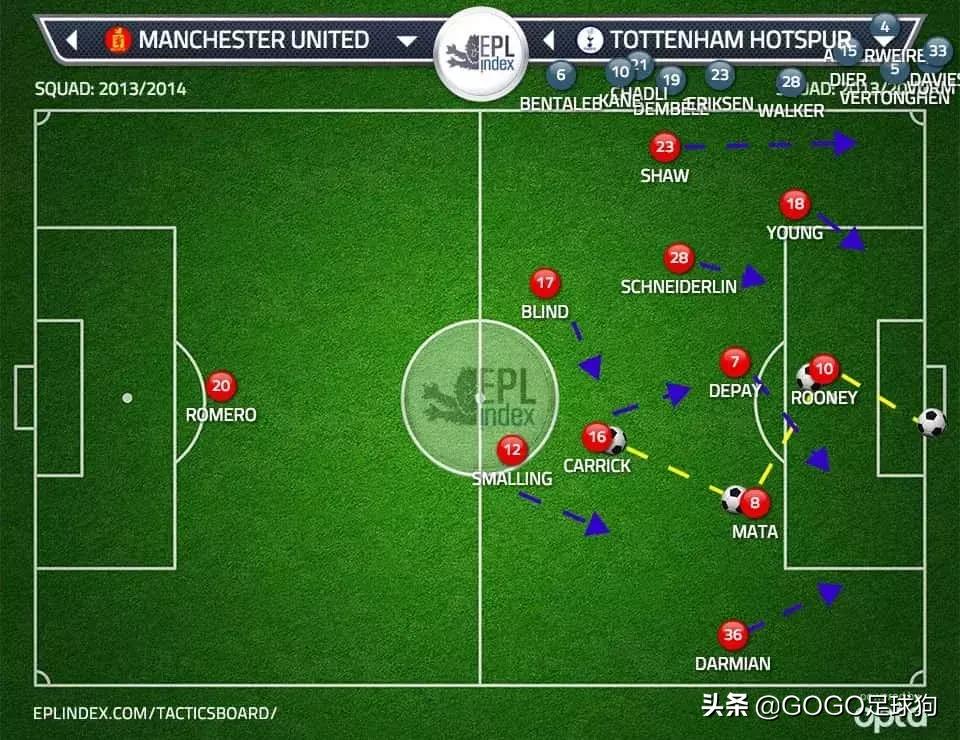This screenshot has height=740, width=960.
Task: Select Blind's number 17 token
Action: (x=545, y=283)
